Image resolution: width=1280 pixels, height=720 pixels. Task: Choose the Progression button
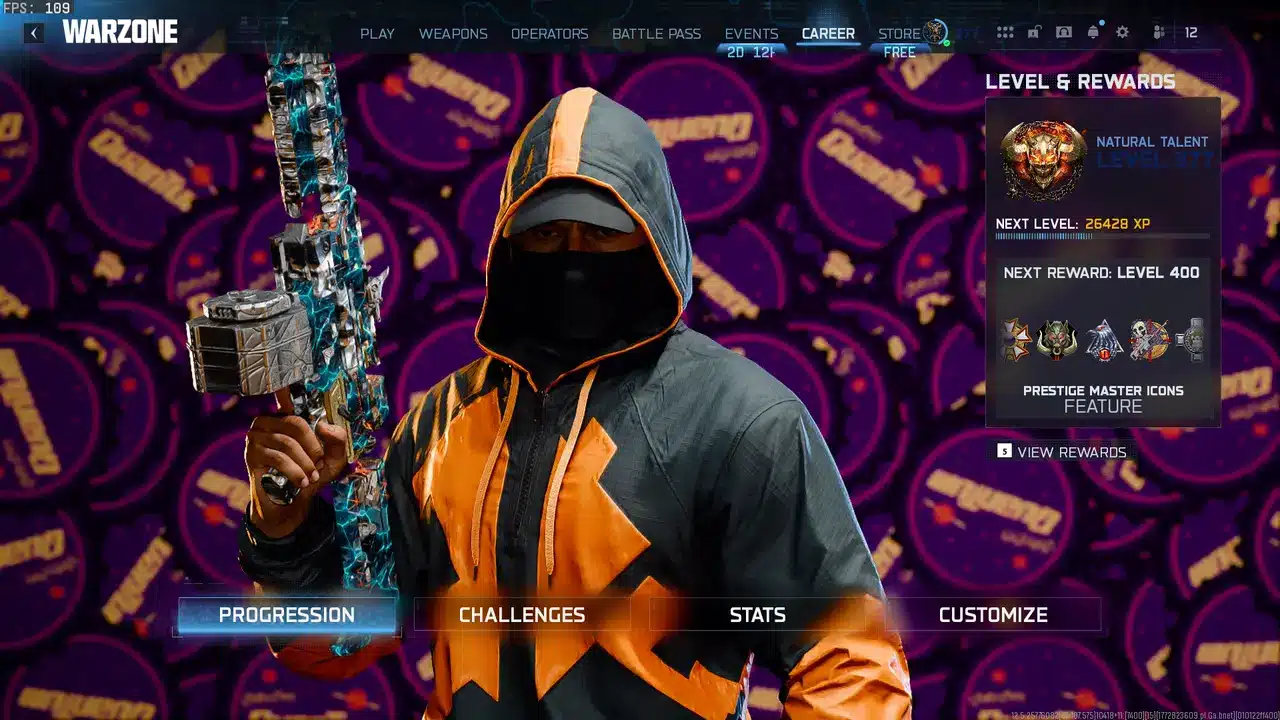(287, 615)
